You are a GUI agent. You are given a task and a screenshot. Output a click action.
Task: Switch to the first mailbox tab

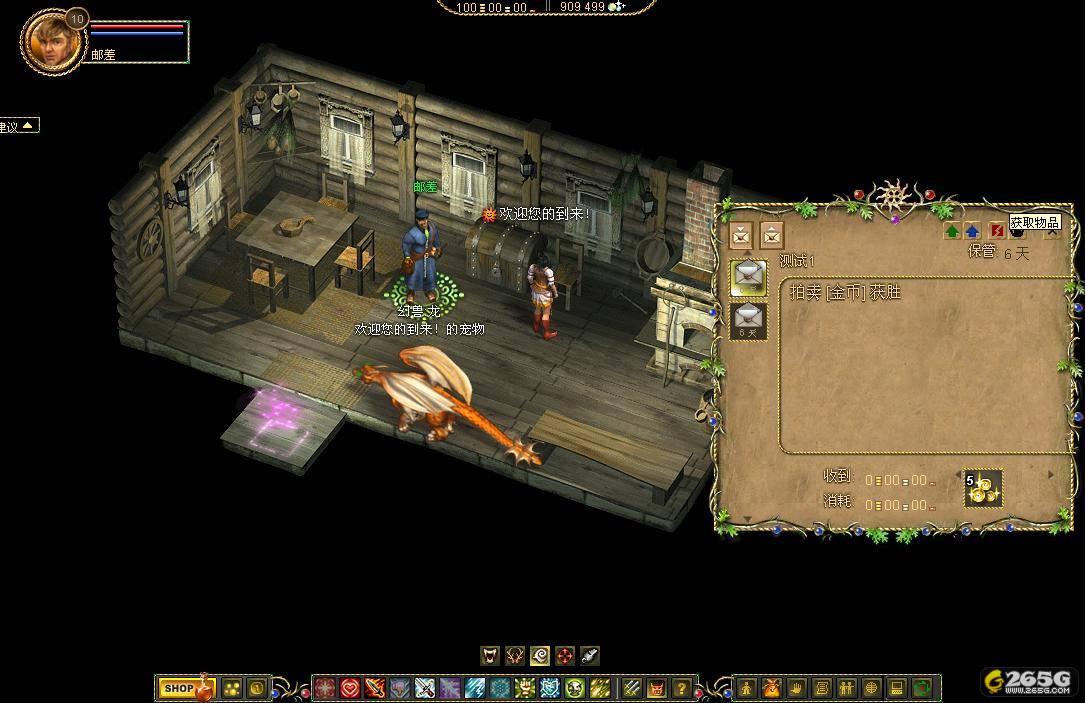pos(741,235)
